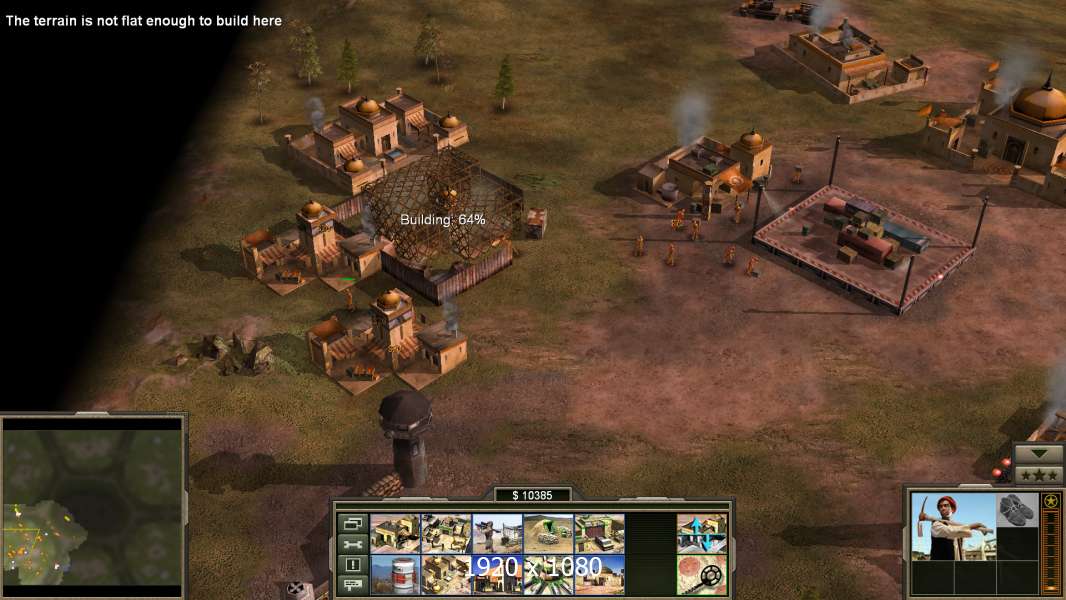Click the wrench button
Image resolution: width=1066 pixels, height=600 pixels.
(351, 544)
